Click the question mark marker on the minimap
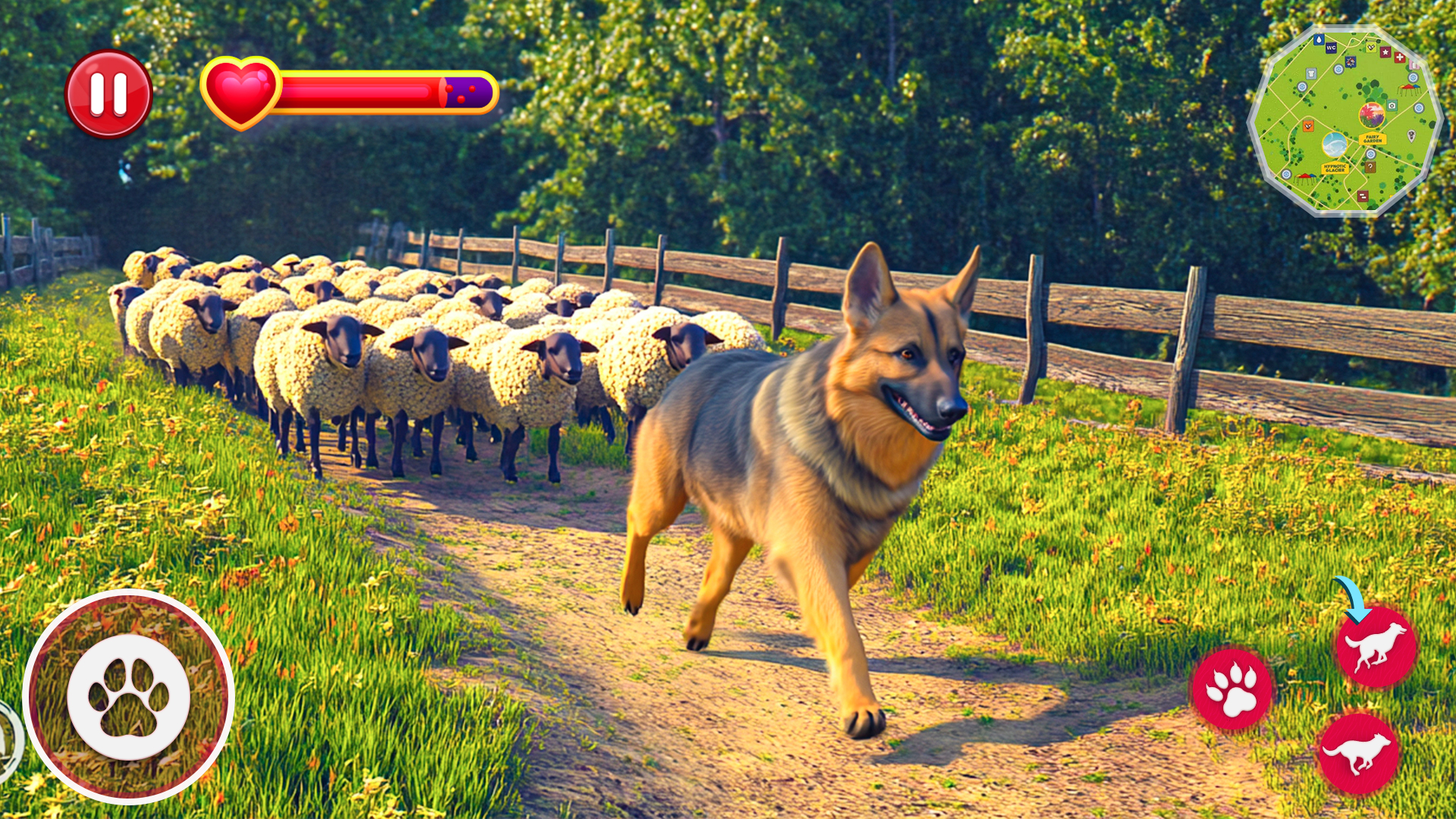 (1370, 166)
